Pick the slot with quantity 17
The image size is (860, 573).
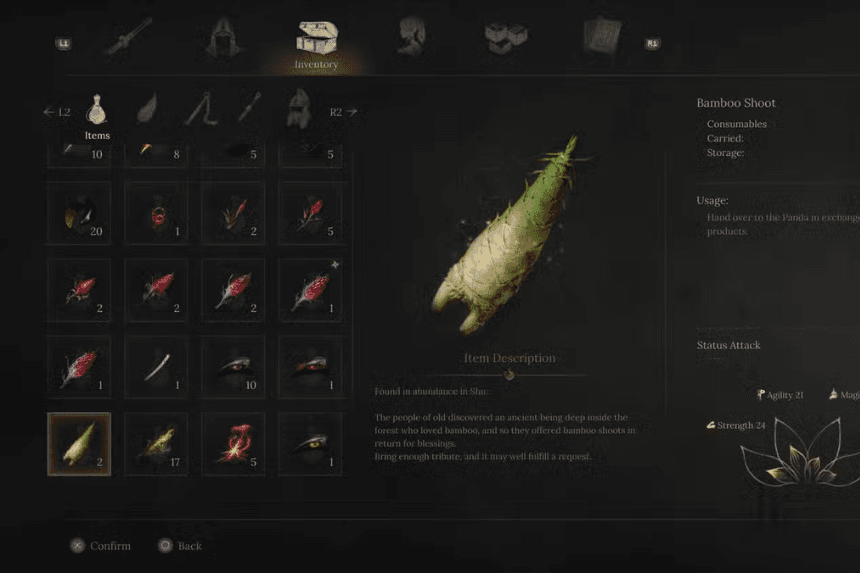click(156, 444)
